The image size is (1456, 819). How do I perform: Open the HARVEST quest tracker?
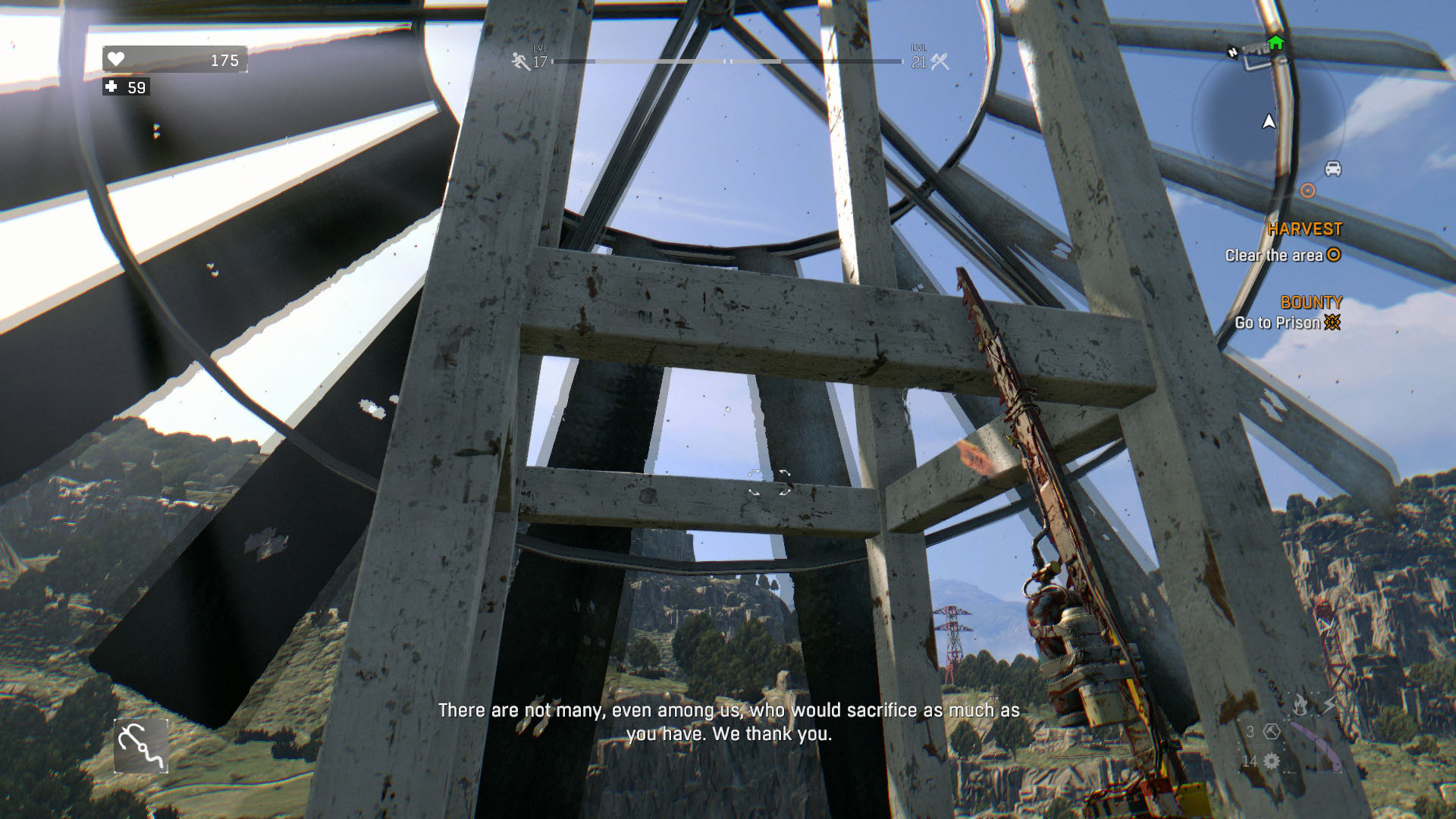1304,229
